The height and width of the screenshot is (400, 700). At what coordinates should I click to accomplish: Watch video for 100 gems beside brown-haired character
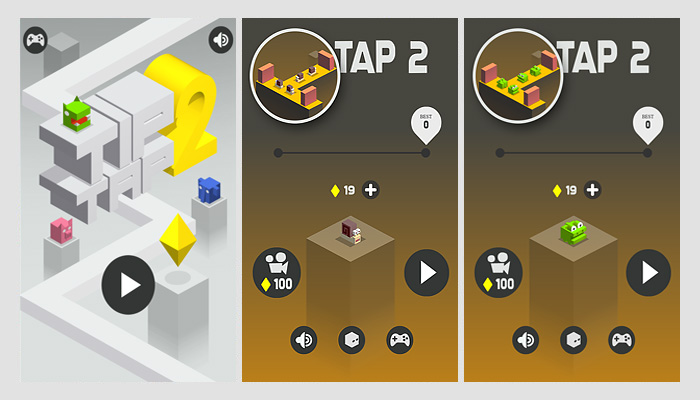tap(276, 271)
